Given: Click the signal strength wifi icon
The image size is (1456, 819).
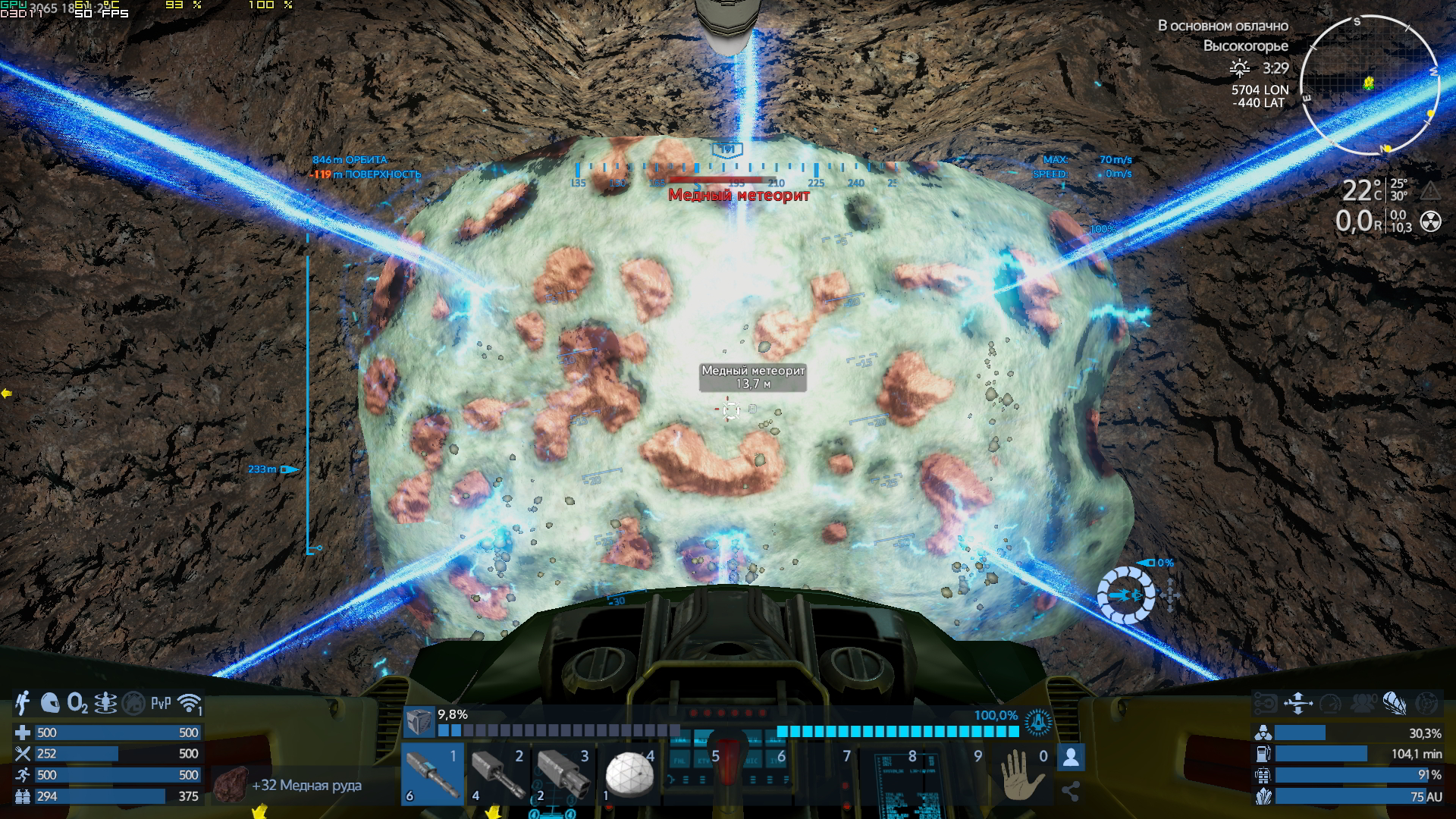Looking at the screenshot, I should [189, 704].
